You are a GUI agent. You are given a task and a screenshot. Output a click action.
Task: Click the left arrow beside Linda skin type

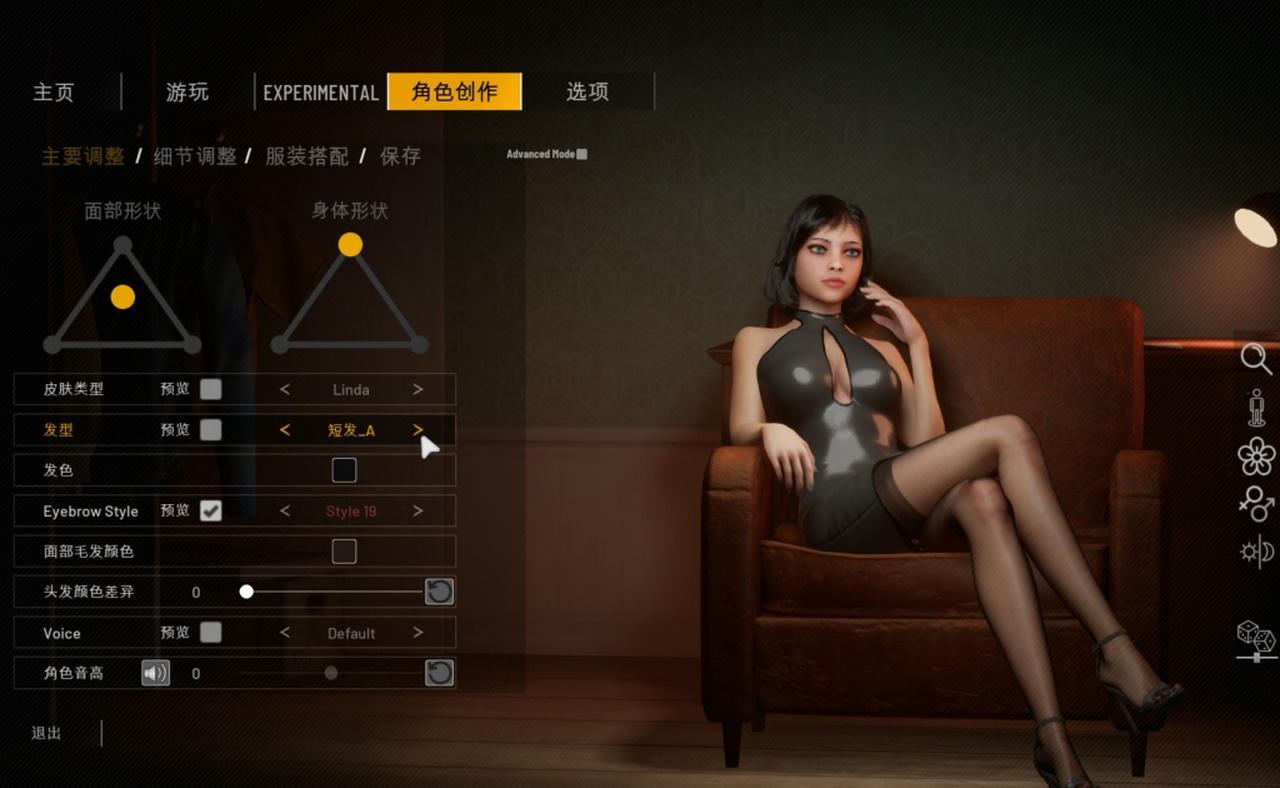click(283, 390)
